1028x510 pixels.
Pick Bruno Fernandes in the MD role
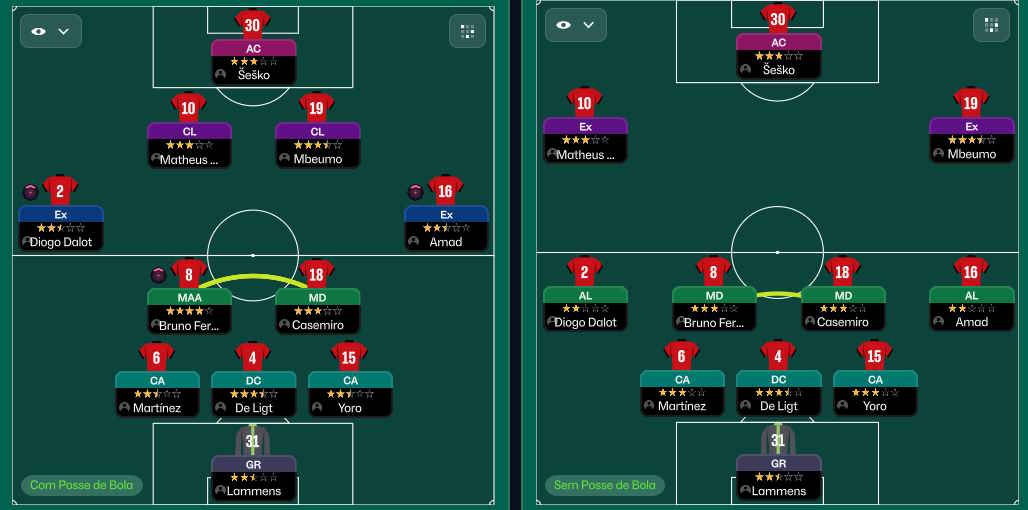coord(714,309)
